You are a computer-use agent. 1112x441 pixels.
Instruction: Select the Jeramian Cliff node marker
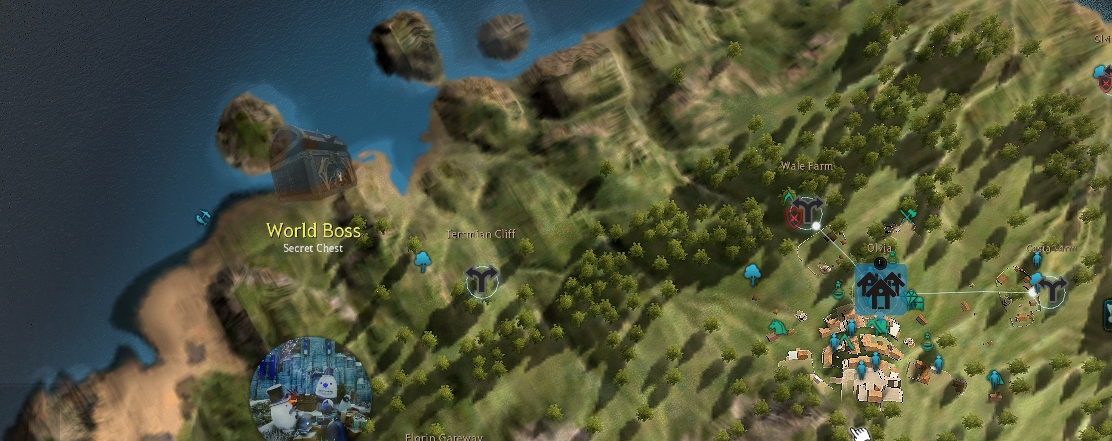[482, 281]
